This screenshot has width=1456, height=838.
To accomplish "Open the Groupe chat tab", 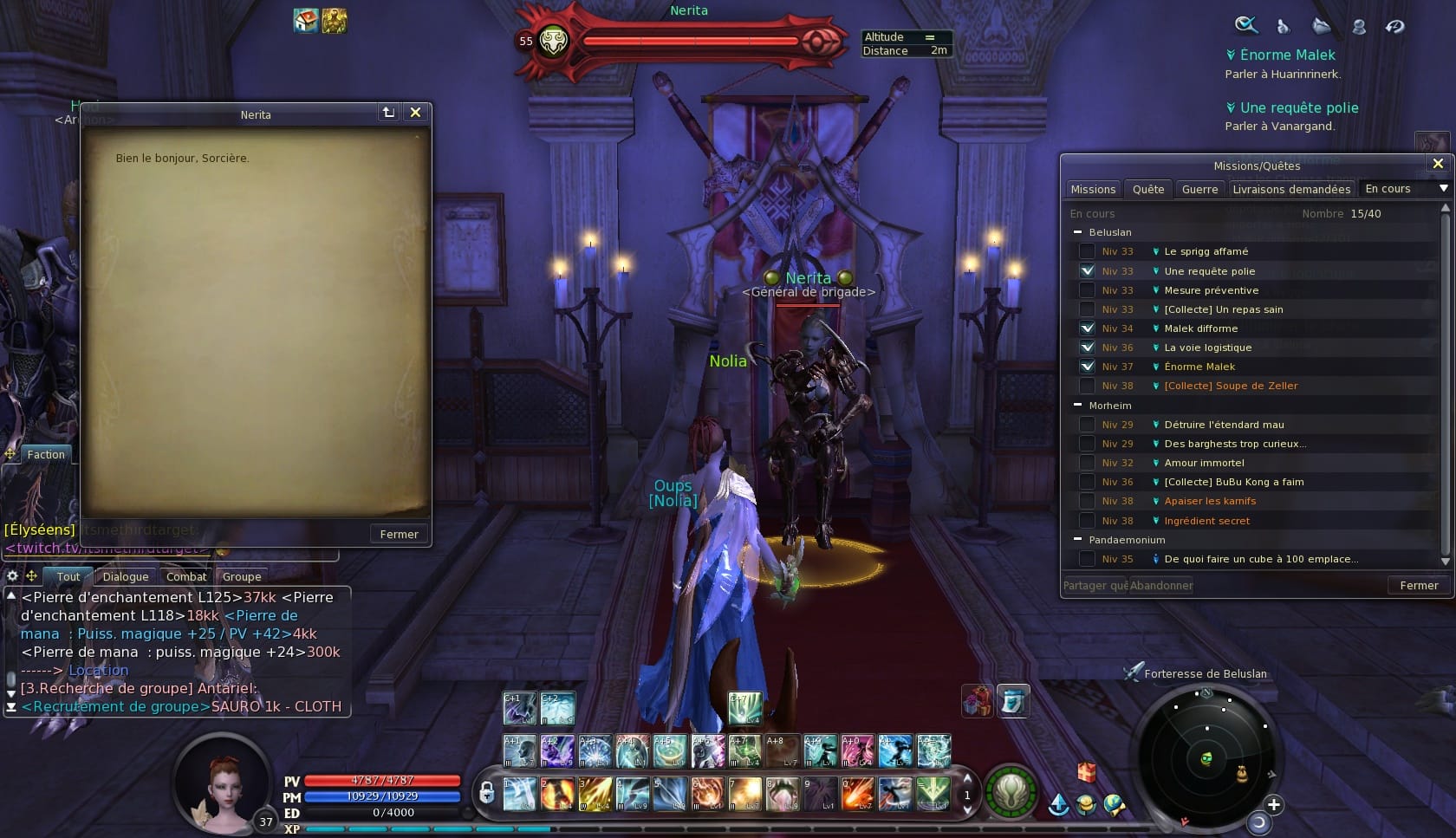I will tap(242, 577).
